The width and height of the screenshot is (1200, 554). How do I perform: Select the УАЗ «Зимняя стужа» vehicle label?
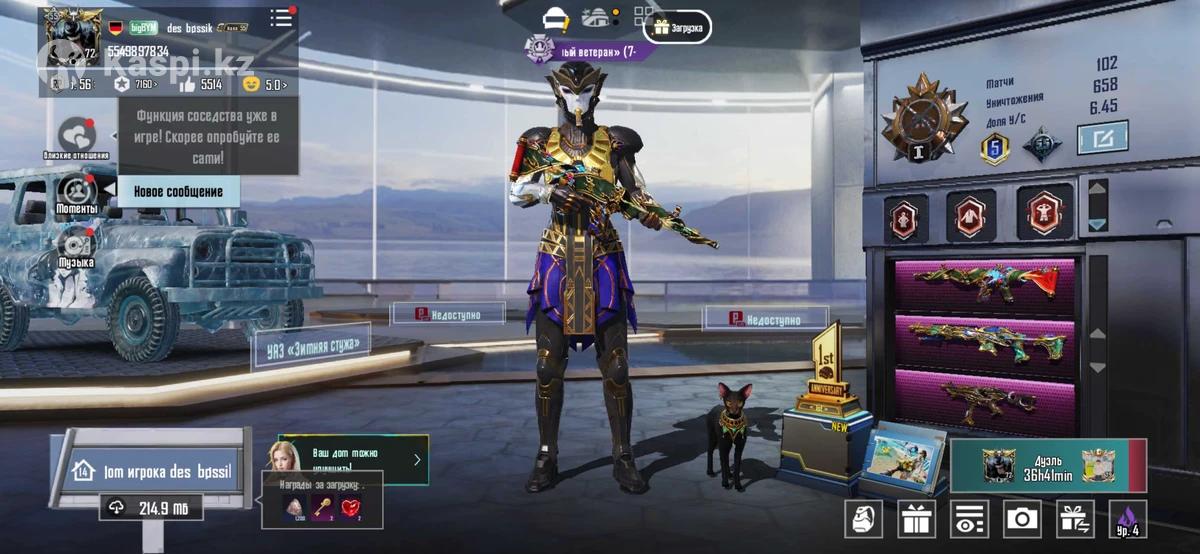click(312, 346)
